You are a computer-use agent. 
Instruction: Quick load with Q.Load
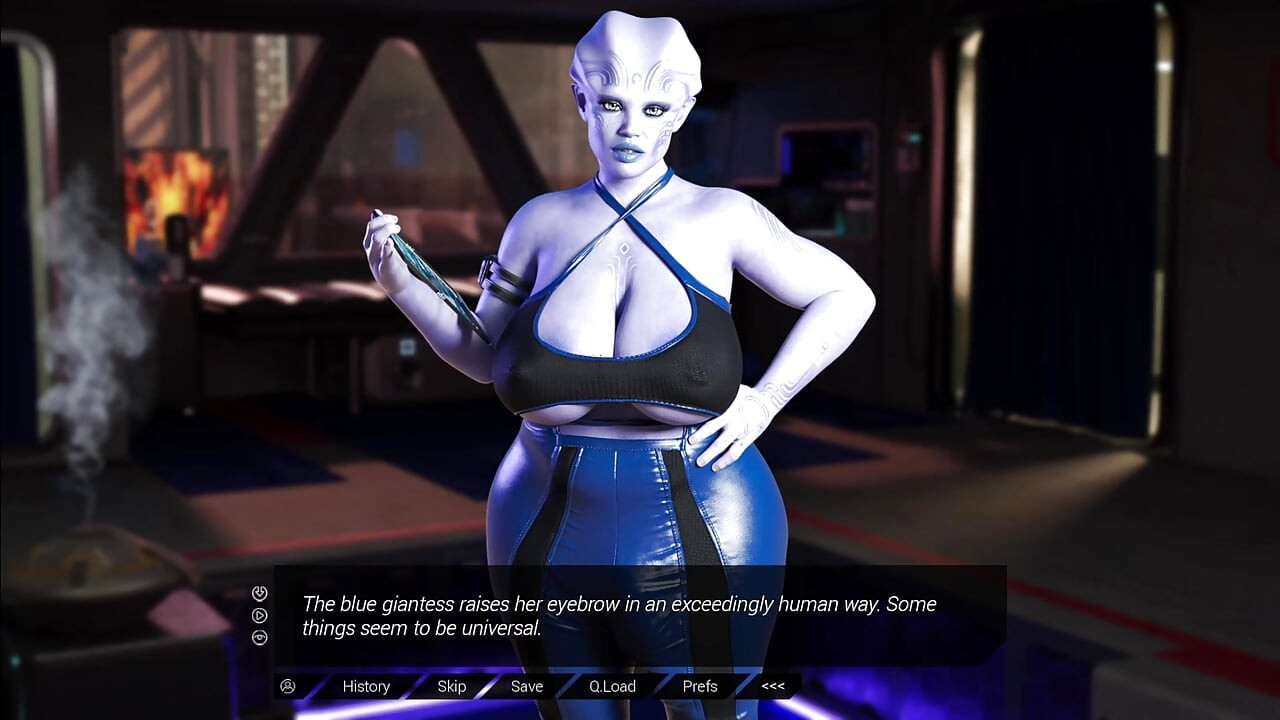point(612,686)
